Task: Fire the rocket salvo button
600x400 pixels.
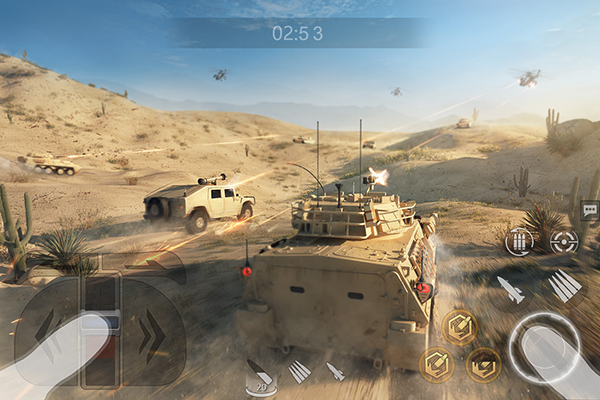Action: click(564, 286)
